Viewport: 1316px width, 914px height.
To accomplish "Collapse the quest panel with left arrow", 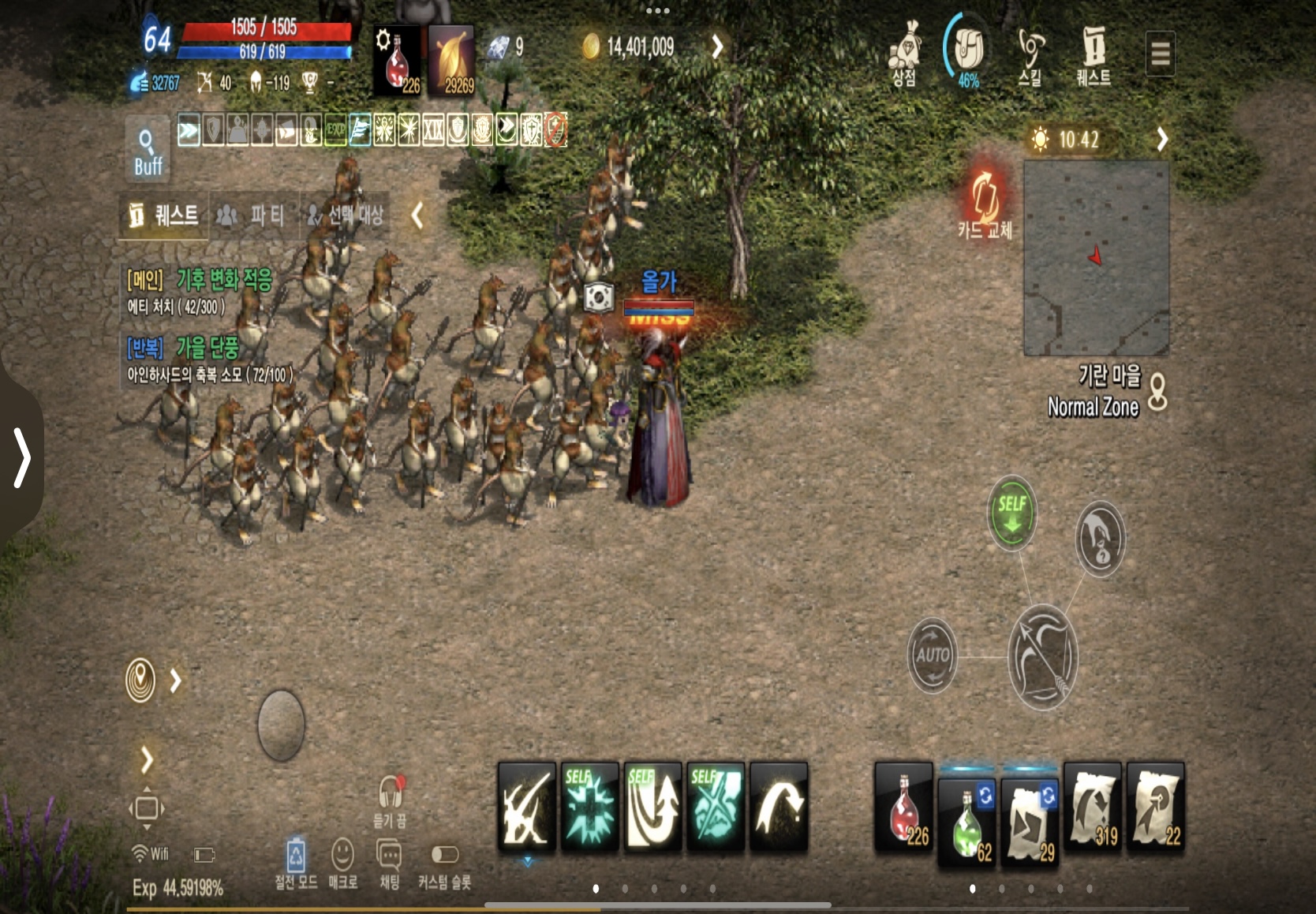I will pyautogui.click(x=417, y=215).
